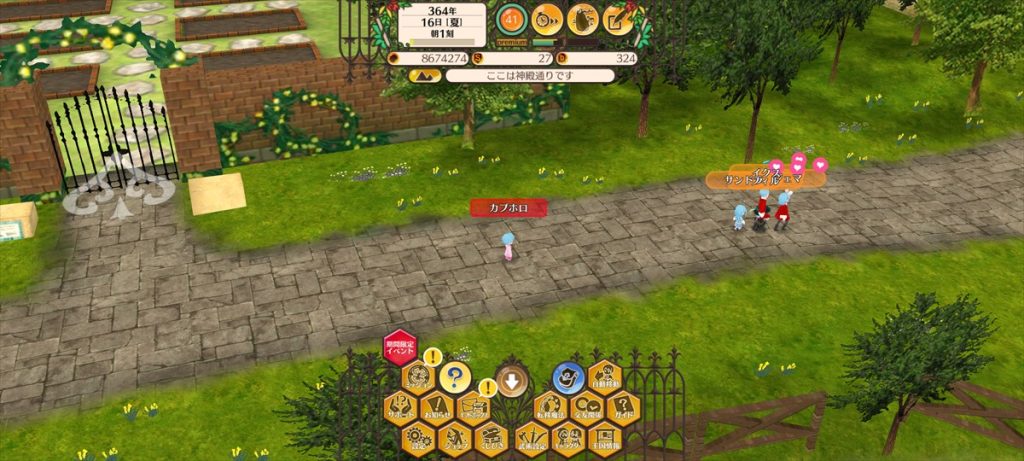Activate the teleport magic (転移魔法) hexagon
The height and width of the screenshot is (461, 1024).
tap(549, 407)
